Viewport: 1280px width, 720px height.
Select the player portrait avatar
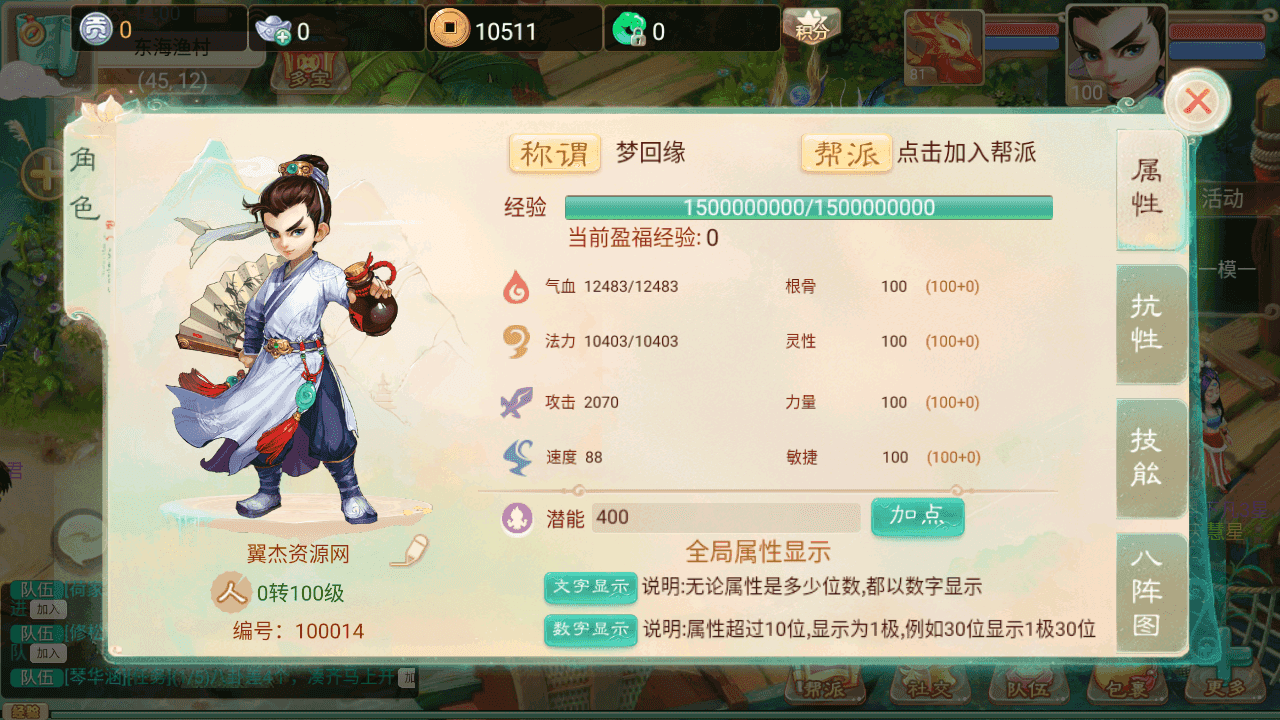(1115, 52)
